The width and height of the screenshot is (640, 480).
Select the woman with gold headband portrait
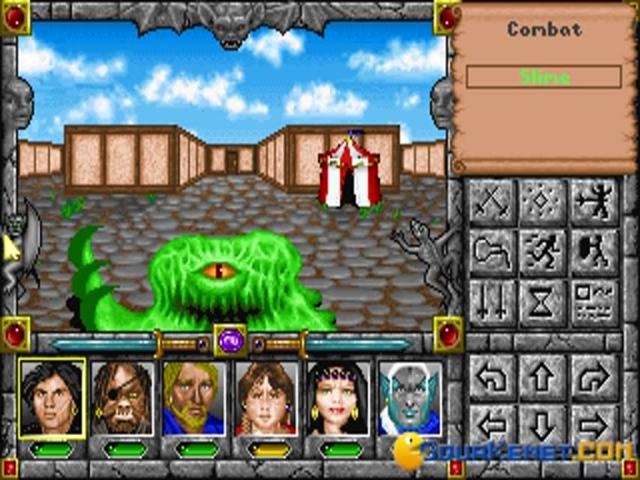point(337,398)
